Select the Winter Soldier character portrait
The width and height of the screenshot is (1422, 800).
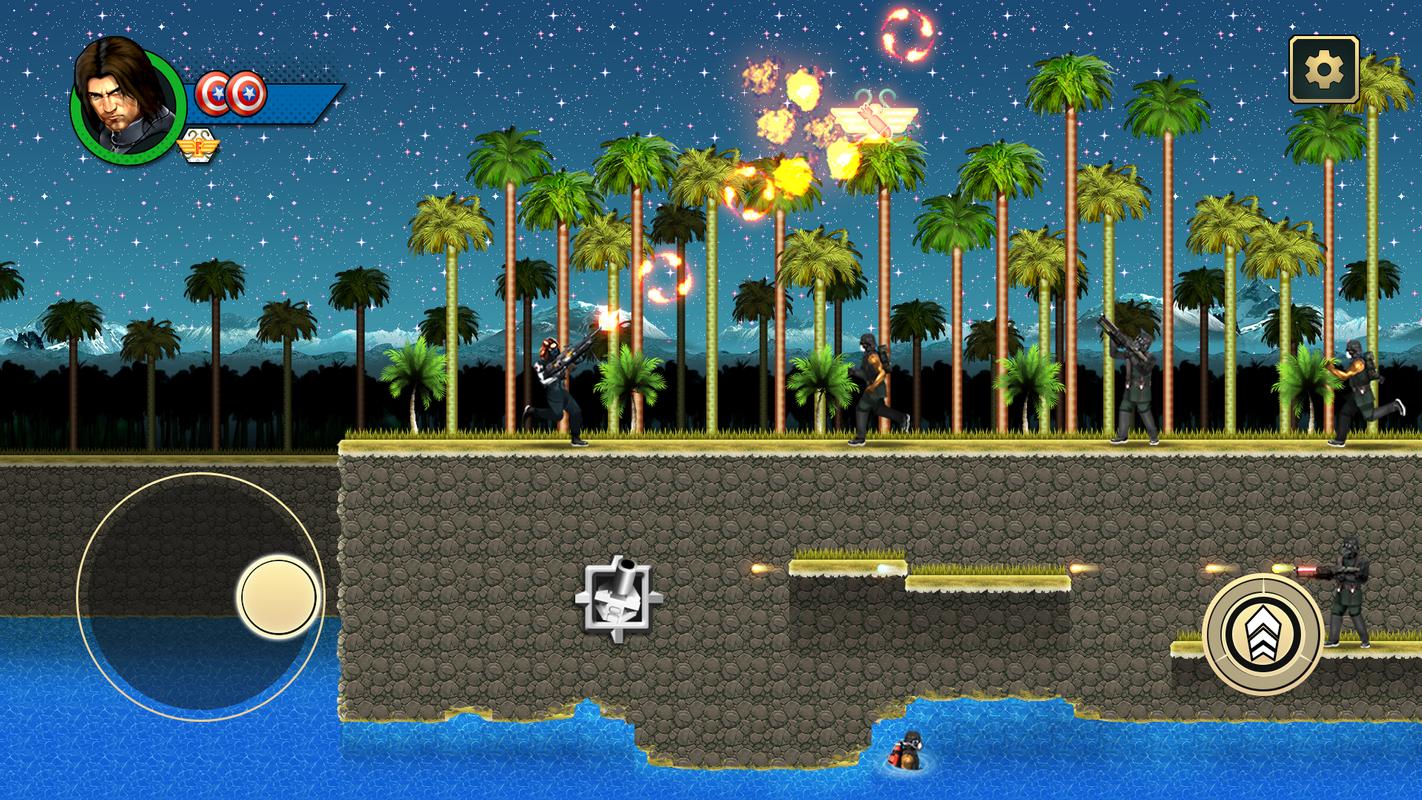126,100
